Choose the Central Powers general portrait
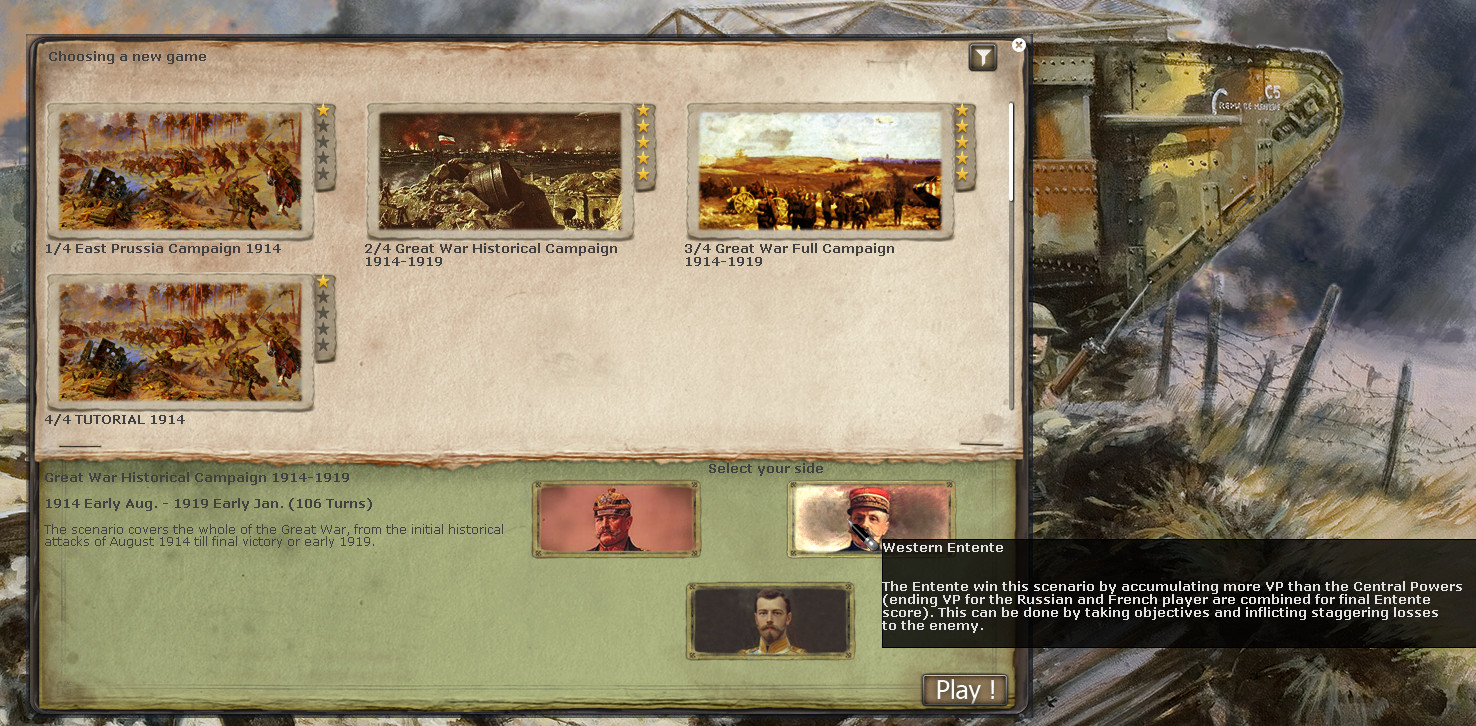This screenshot has width=1476, height=726. [616, 519]
